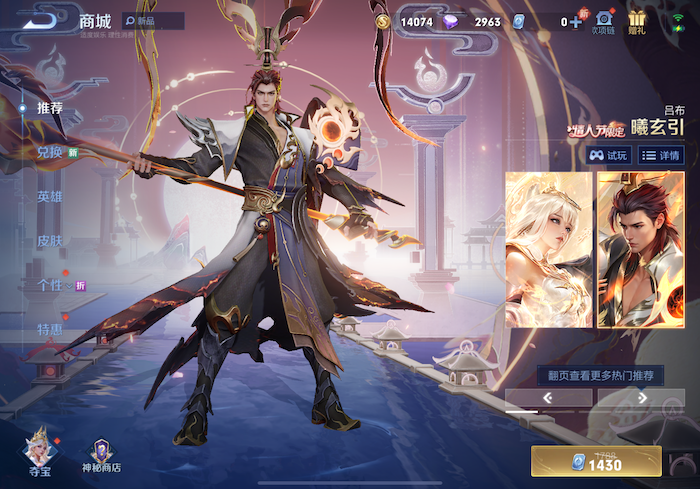Show the 皮肤 category
Image resolution: width=700 pixels, height=489 pixels.
point(50,240)
